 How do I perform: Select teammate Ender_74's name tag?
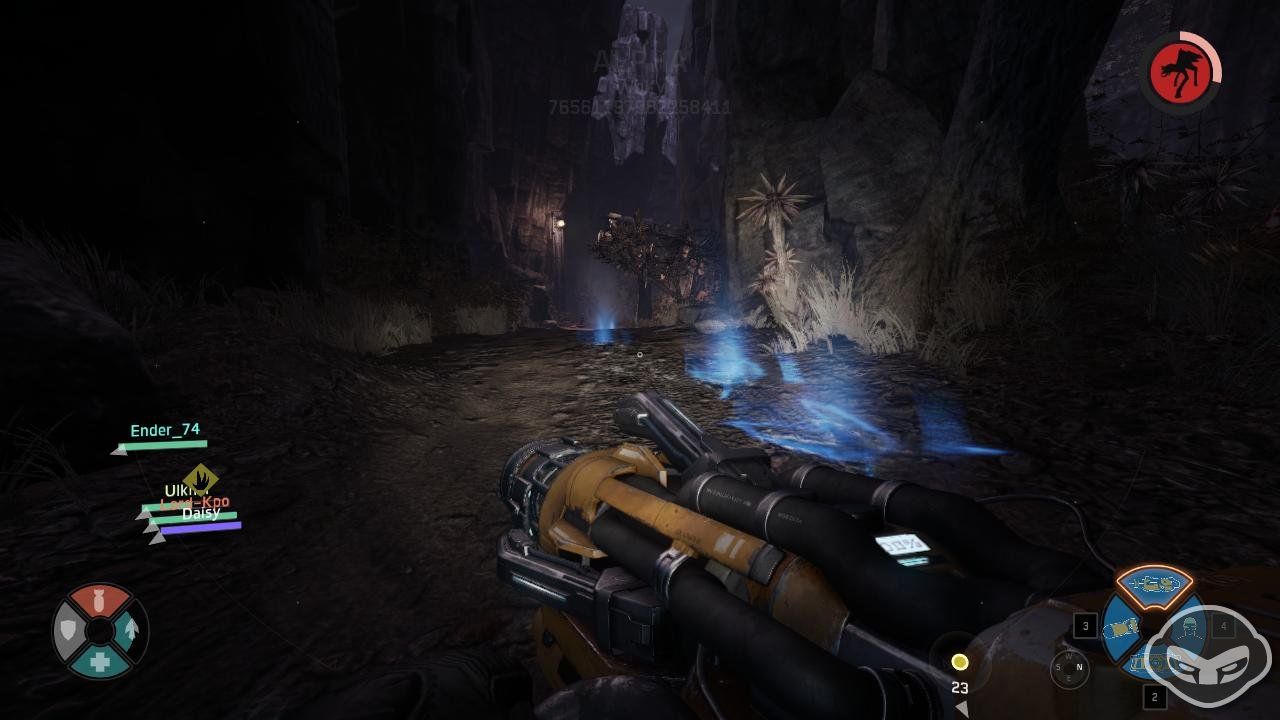coord(165,431)
